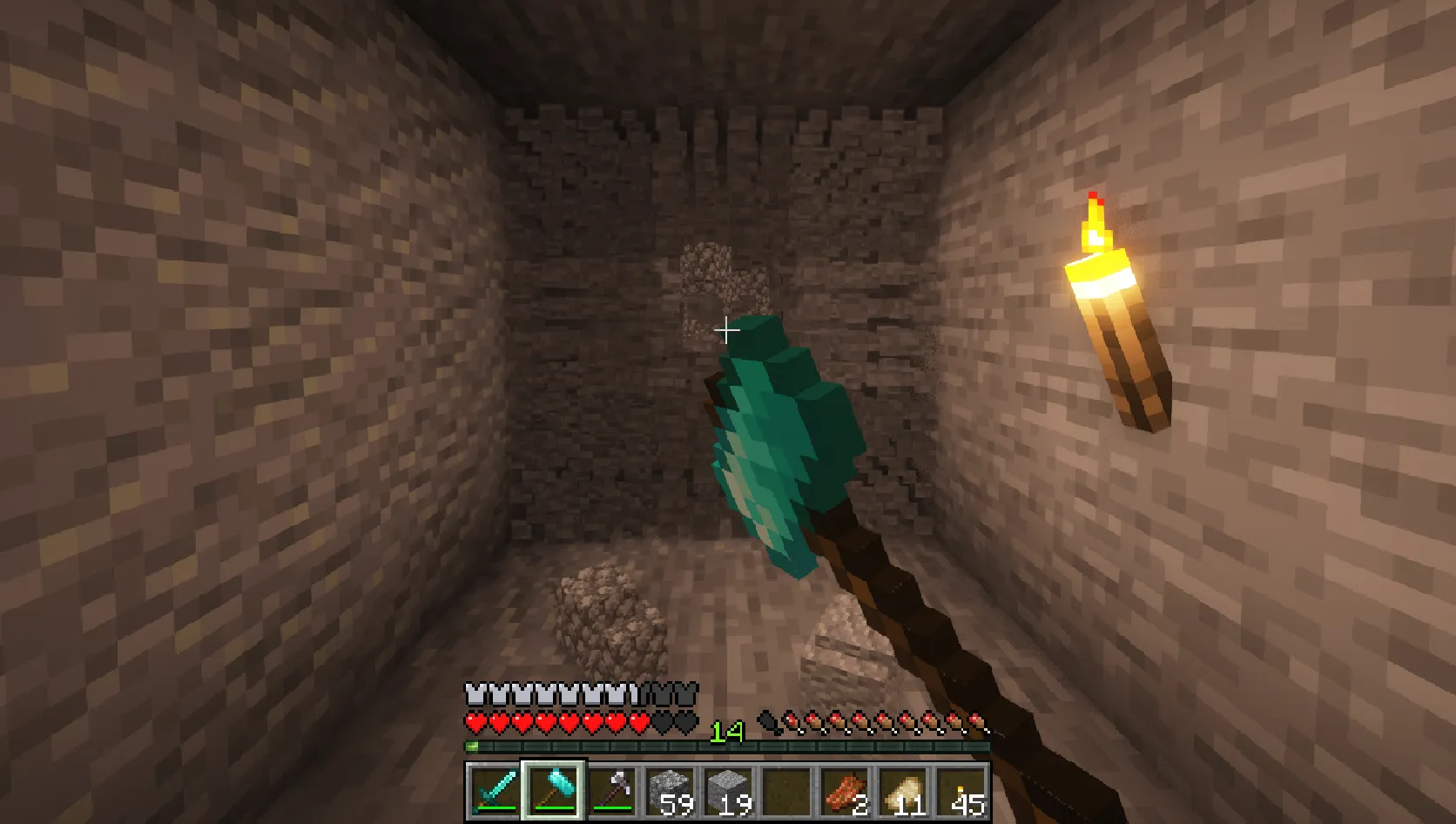This screenshot has height=824, width=1456.
Task: Click the empty sixth hotbar slot
Action: (x=788, y=790)
